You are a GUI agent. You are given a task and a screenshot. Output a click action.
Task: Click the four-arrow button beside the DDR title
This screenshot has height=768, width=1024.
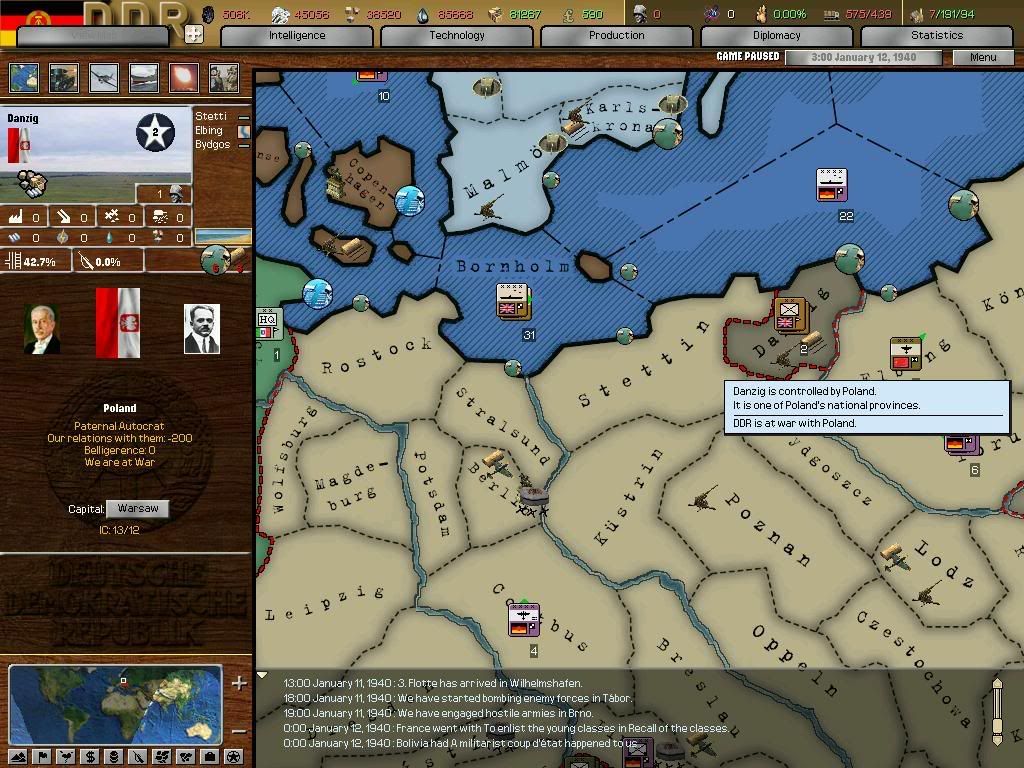pos(194,33)
